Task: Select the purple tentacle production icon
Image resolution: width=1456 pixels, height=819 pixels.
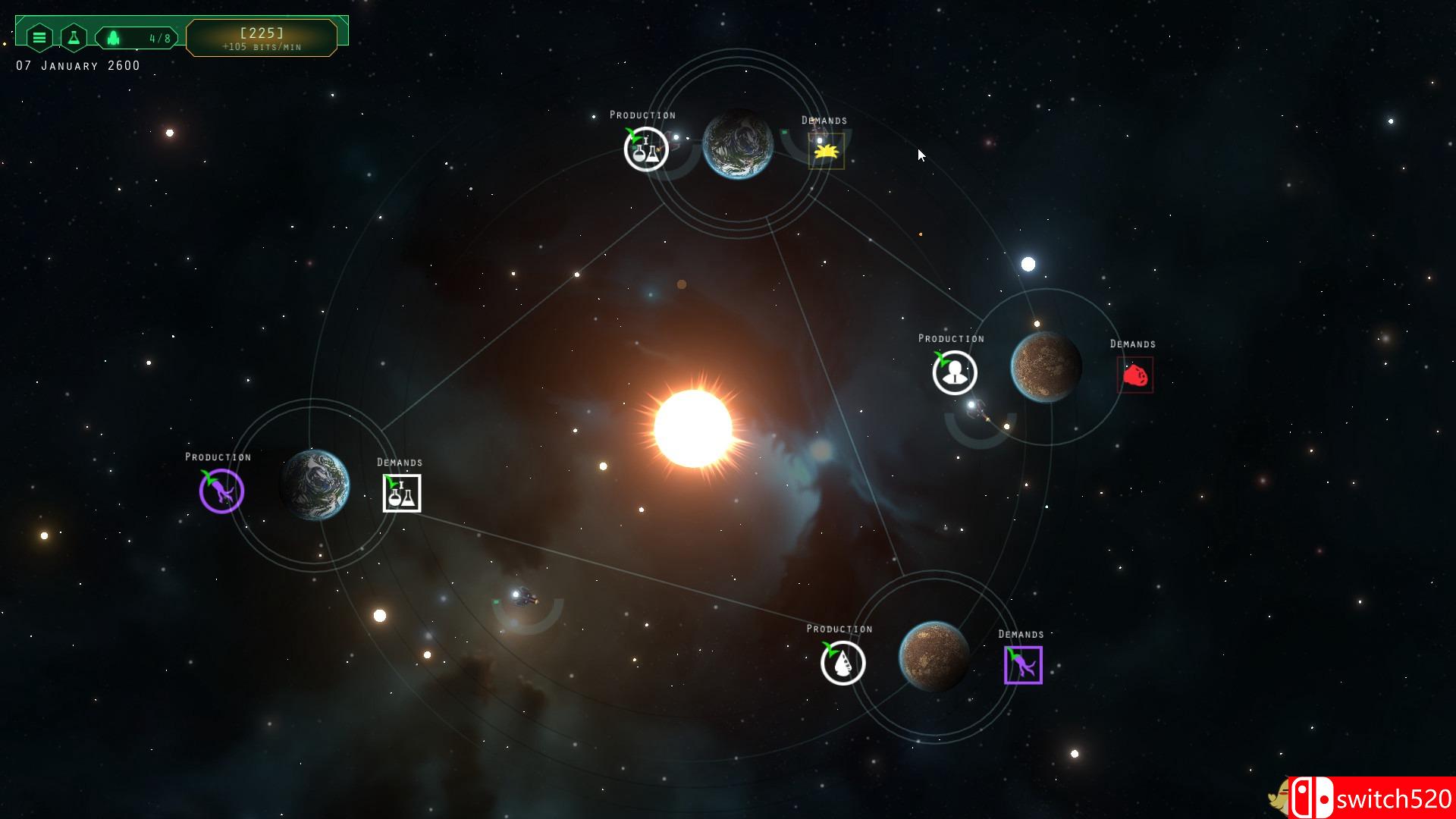Action: (221, 491)
